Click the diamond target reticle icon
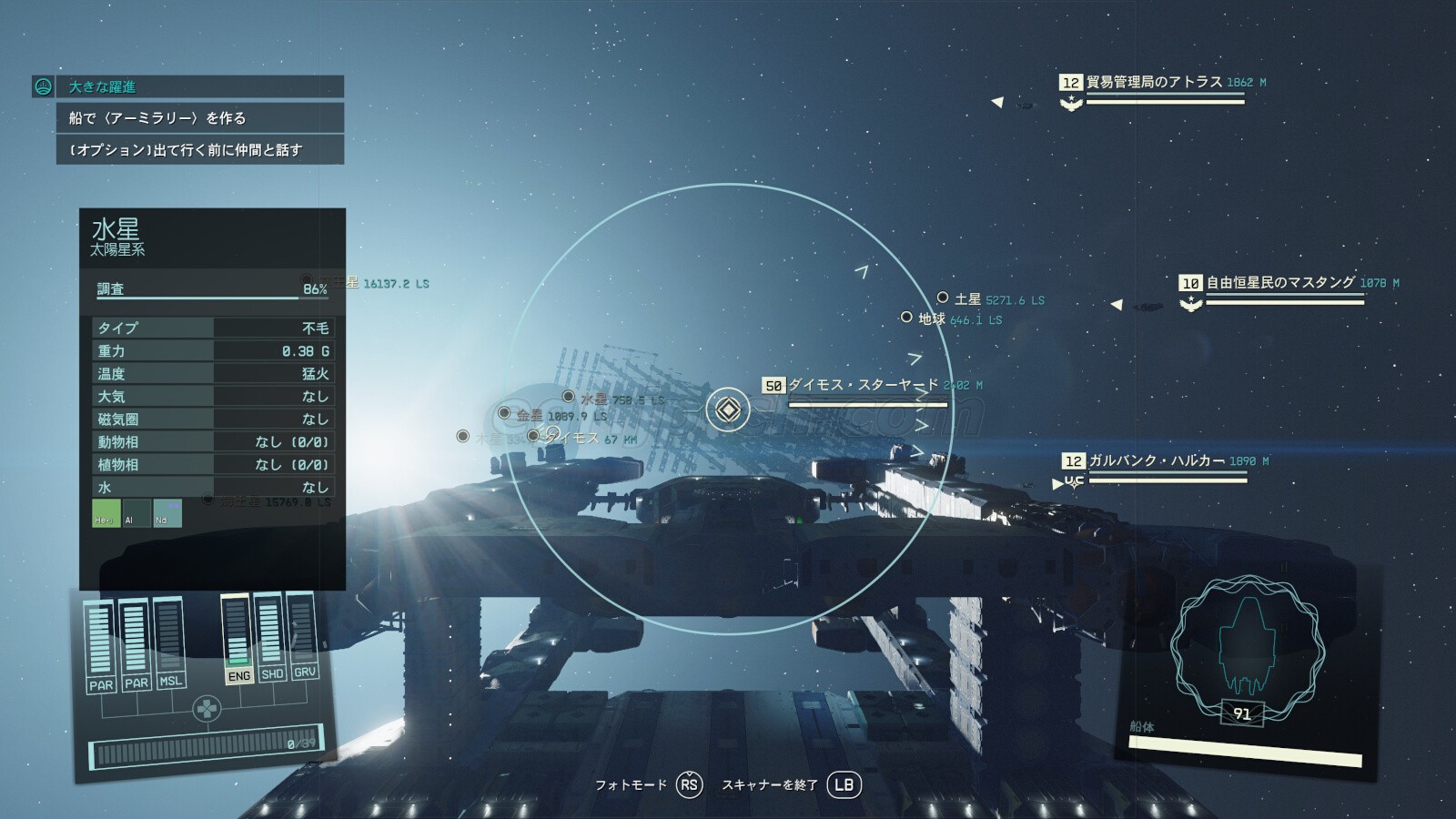This screenshot has height=819, width=1456. [x=727, y=409]
